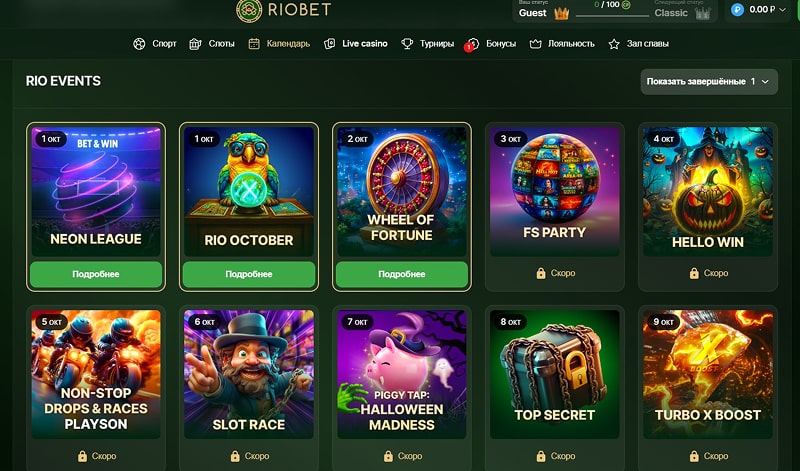
Task: Show the Бонусы page
Action: (493, 44)
